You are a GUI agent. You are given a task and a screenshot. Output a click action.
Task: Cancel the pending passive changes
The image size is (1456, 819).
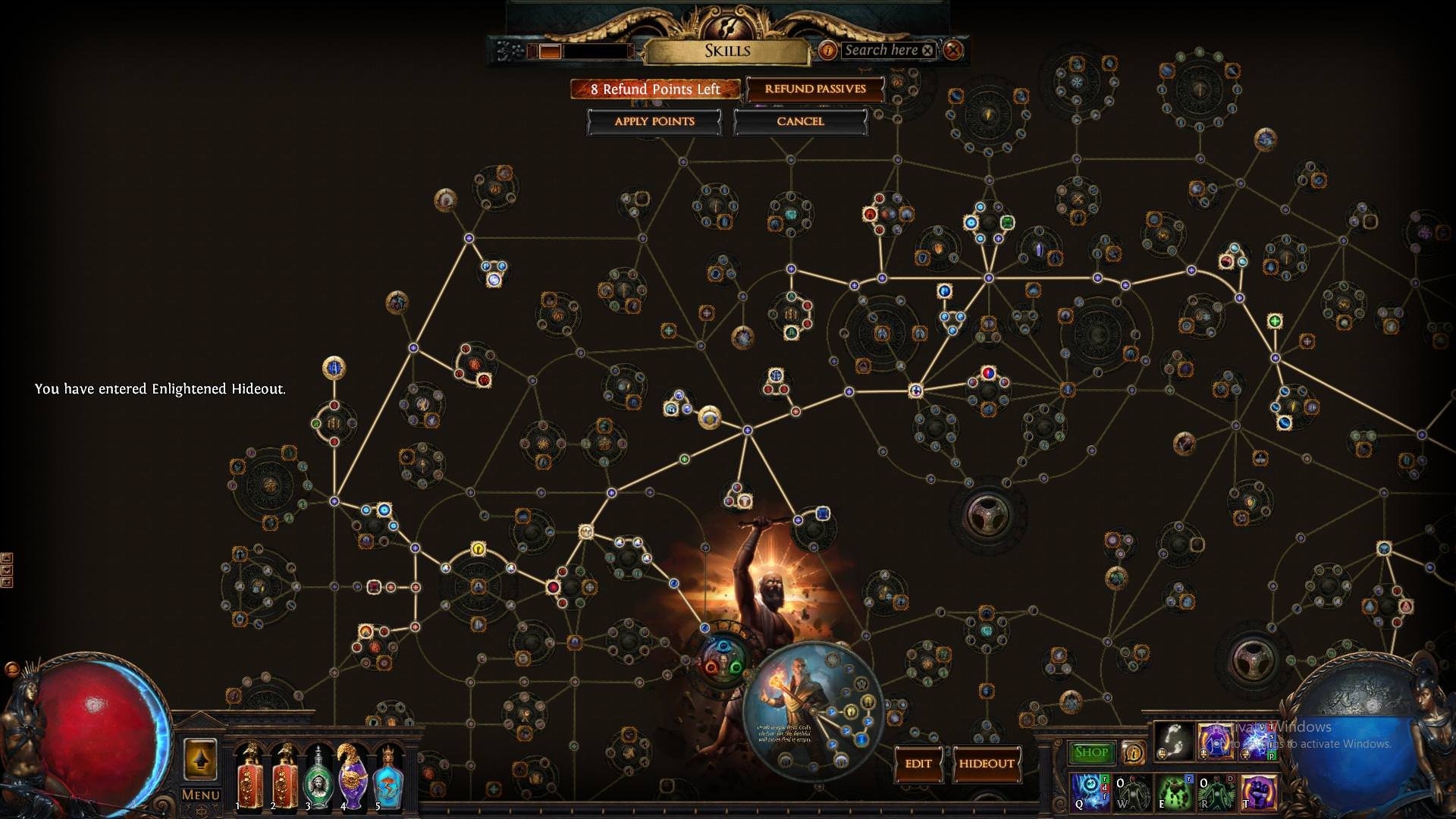click(800, 121)
